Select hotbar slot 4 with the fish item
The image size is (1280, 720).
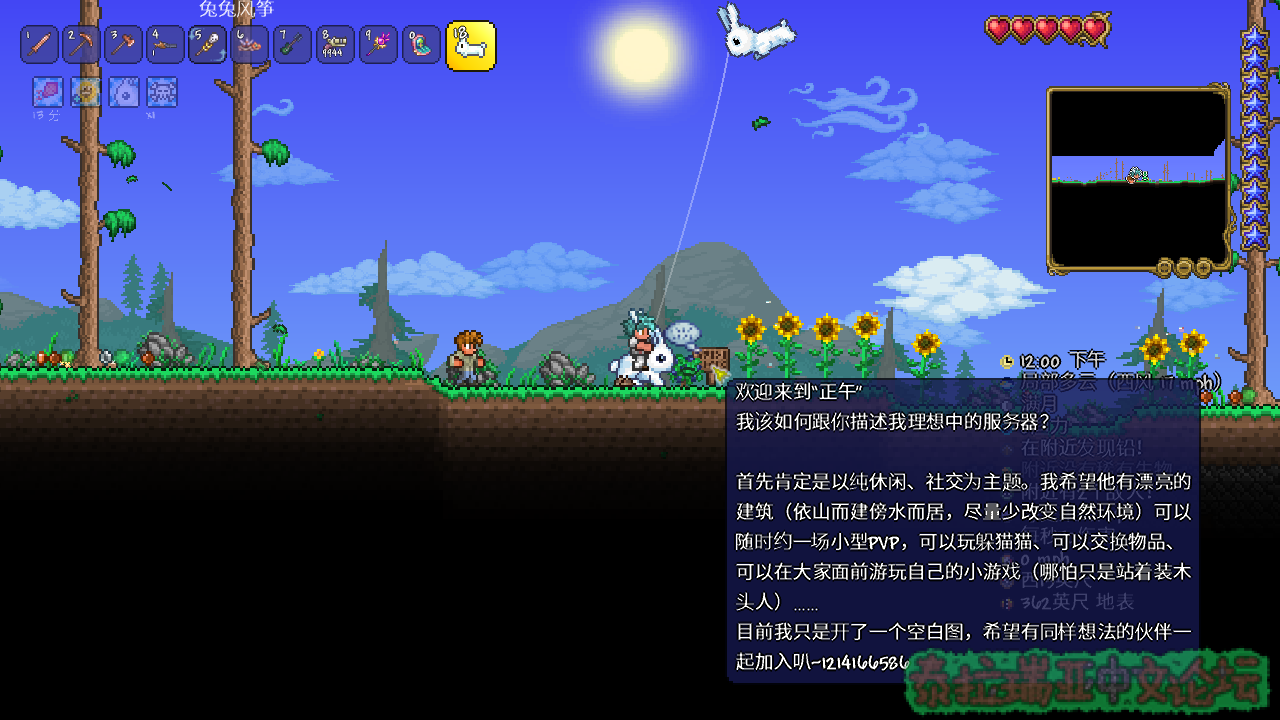click(165, 45)
